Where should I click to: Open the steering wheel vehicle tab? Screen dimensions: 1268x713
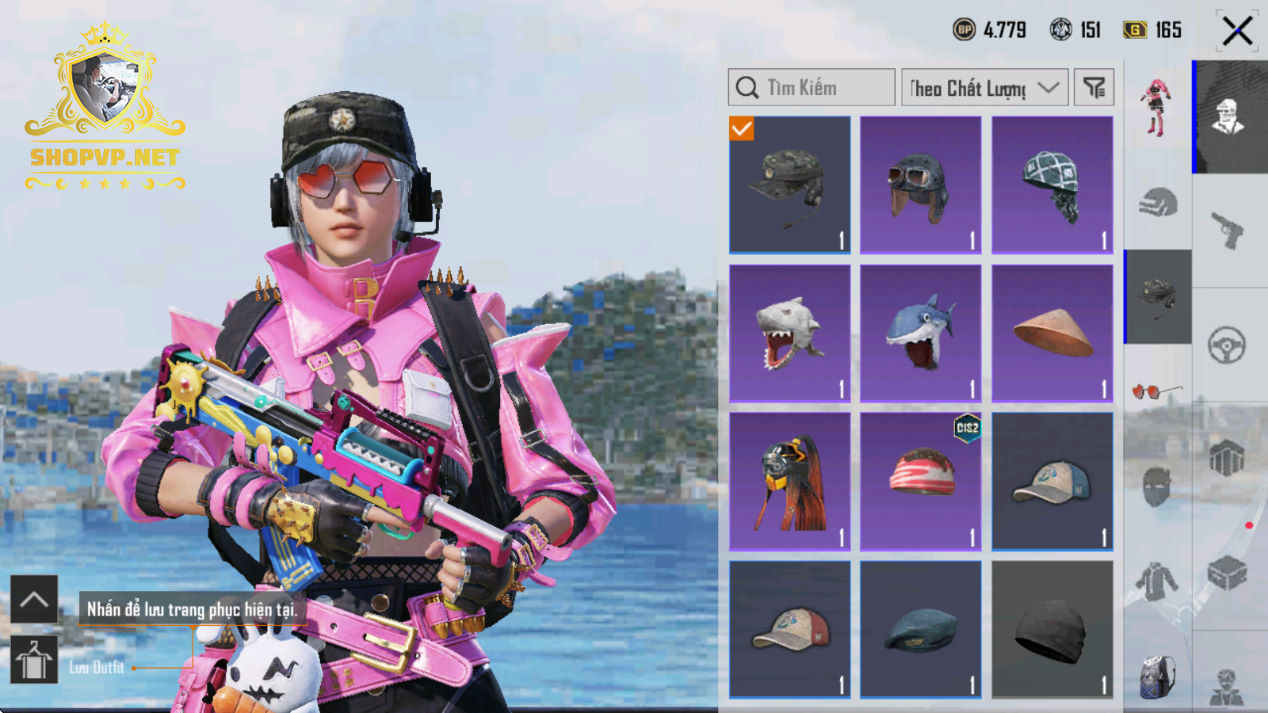click(x=1227, y=345)
